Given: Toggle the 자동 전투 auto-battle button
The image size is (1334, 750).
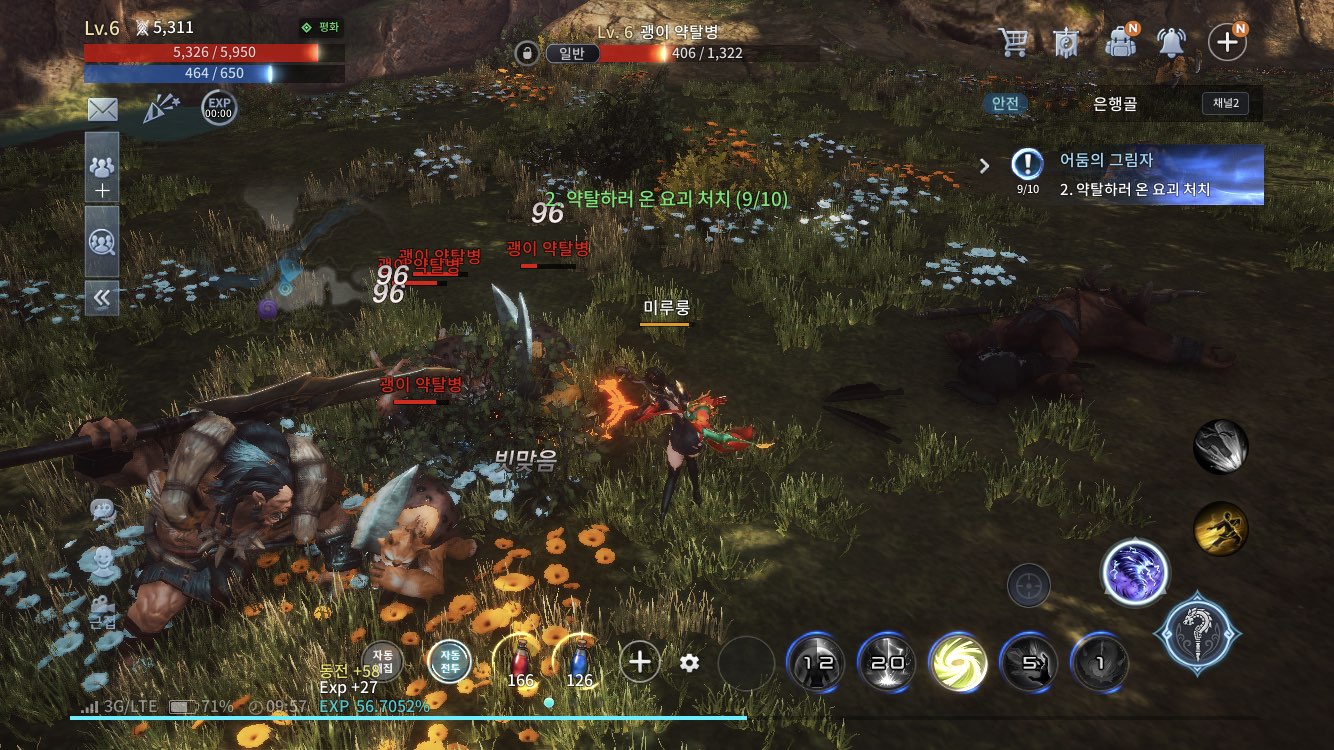Looking at the screenshot, I should (x=449, y=661).
